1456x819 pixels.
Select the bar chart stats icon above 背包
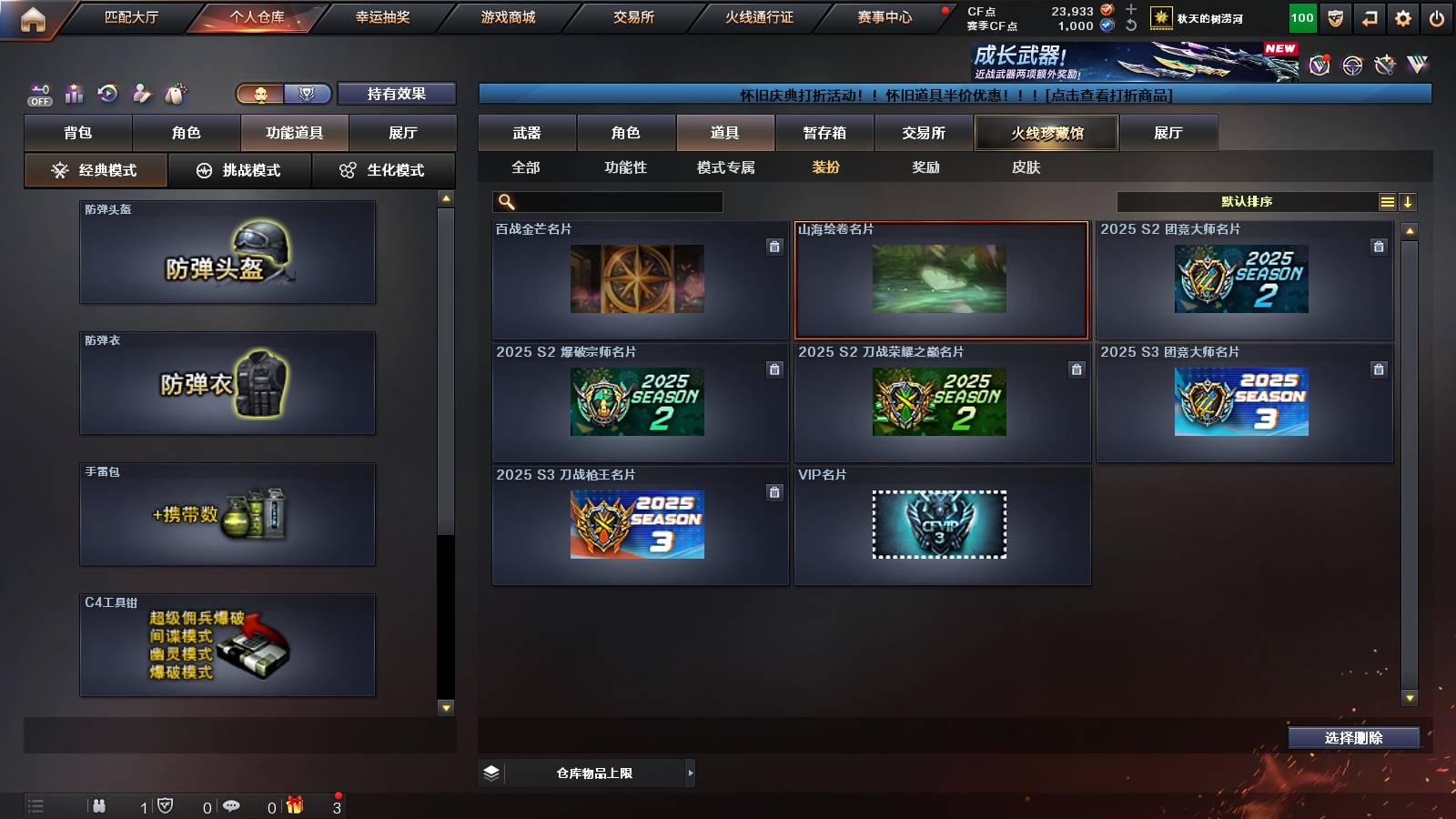[75, 93]
